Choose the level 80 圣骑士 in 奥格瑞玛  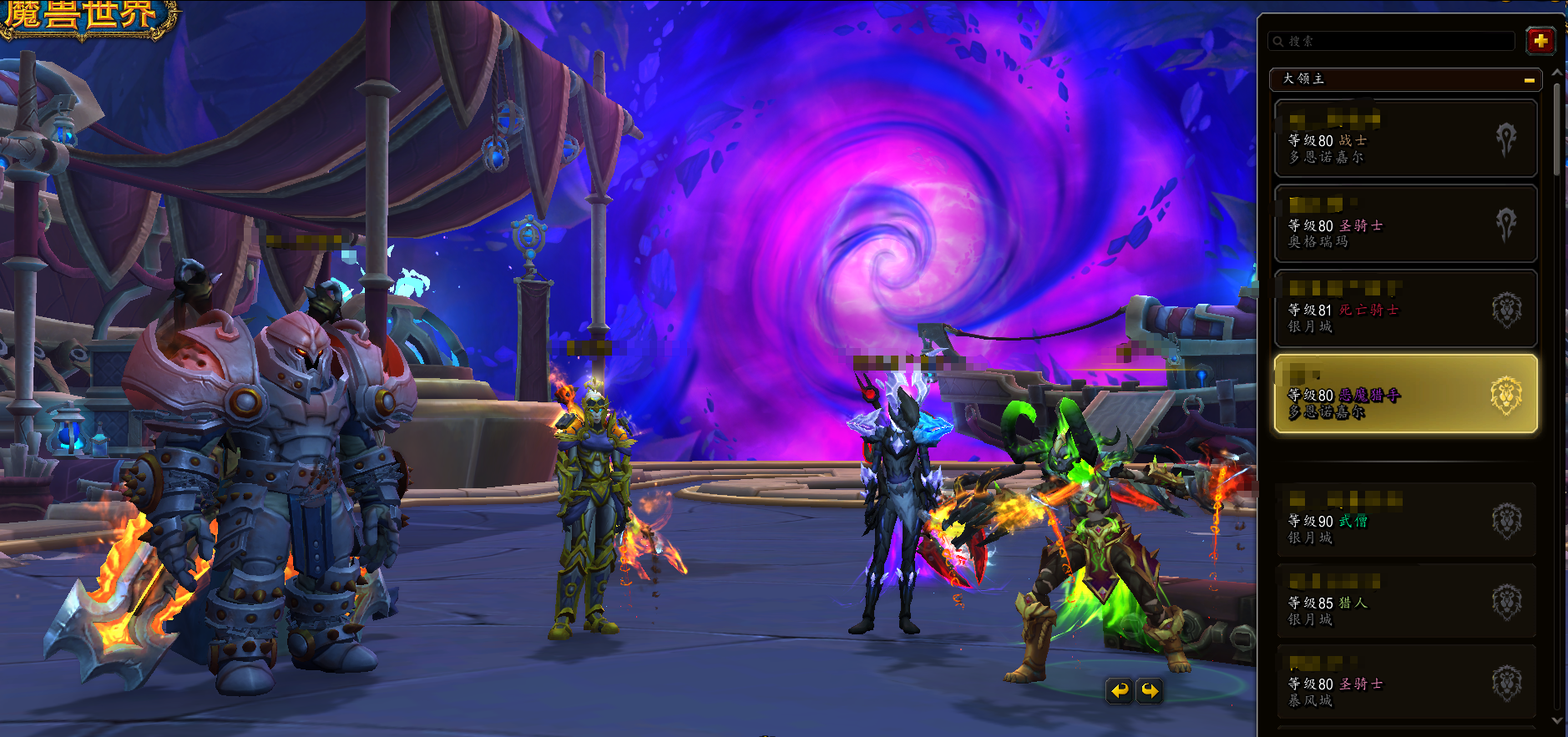pyautogui.click(x=1405, y=224)
